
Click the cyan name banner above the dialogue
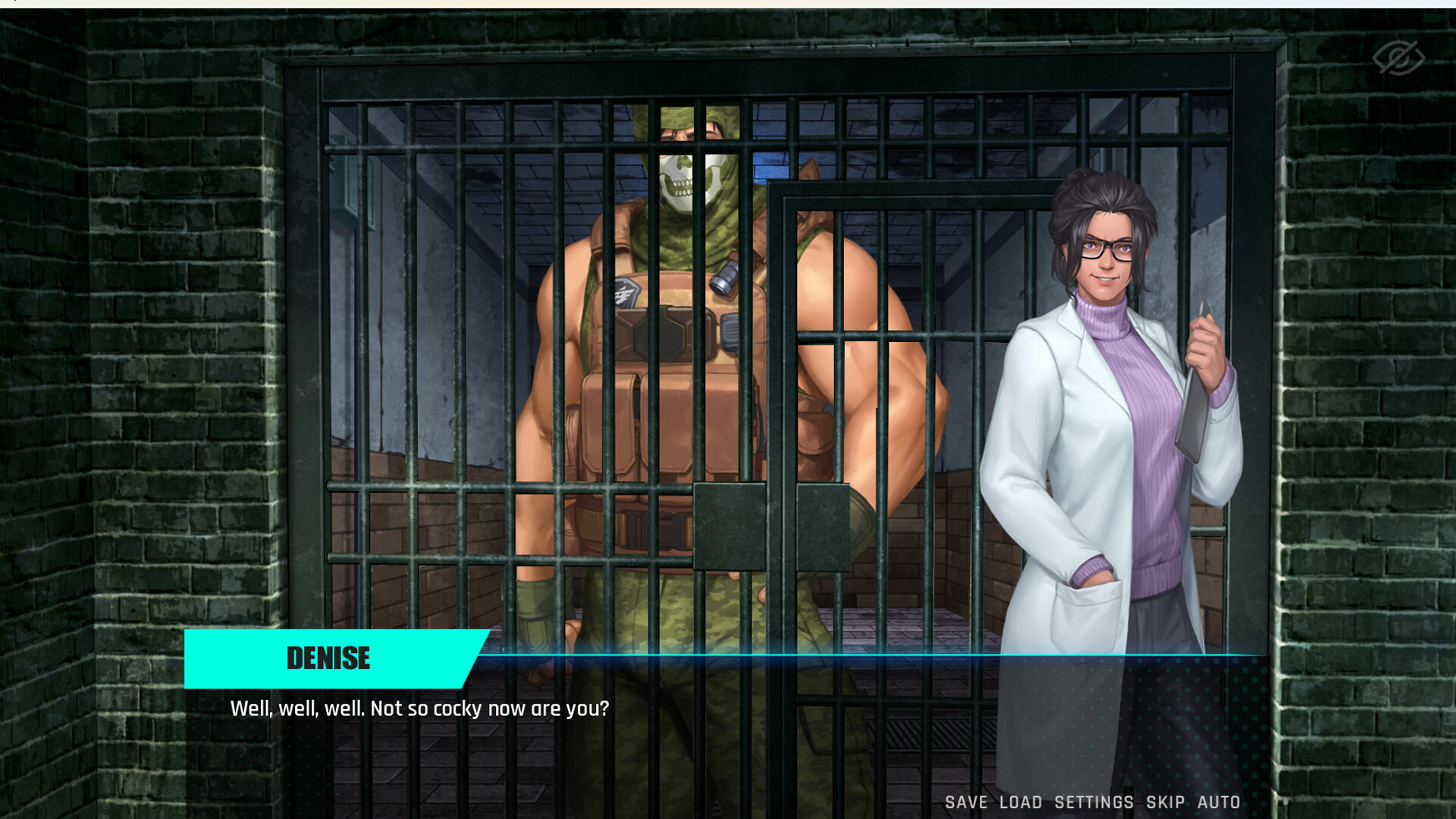328,658
